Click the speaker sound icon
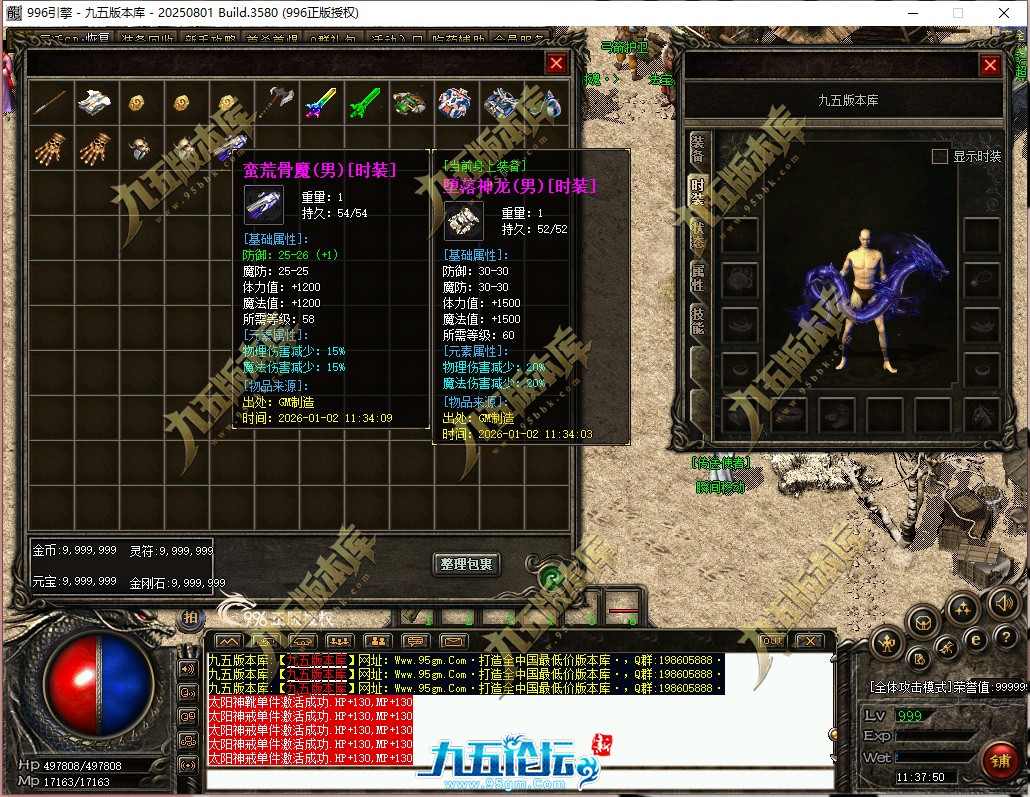Viewport: 1030px width, 797px height. point(1003,602)
